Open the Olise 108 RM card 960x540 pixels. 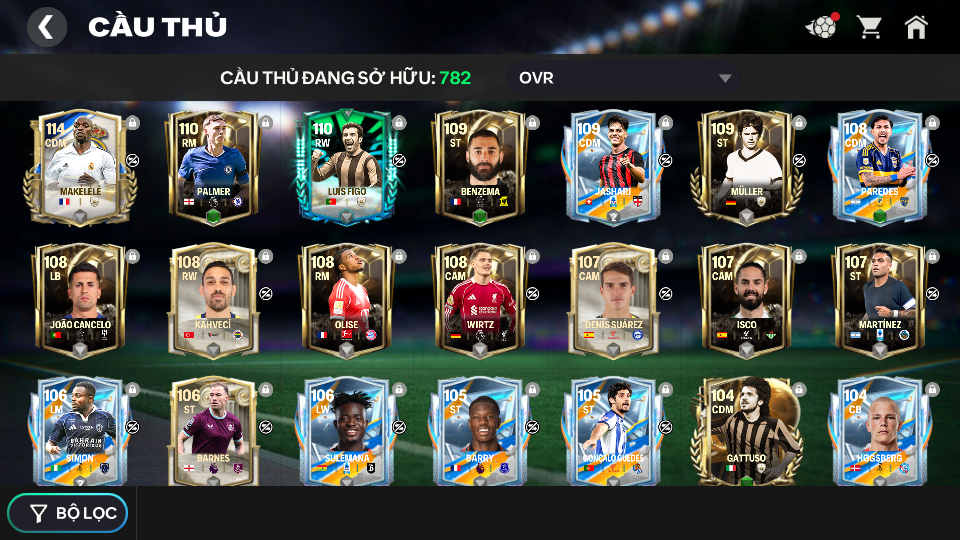tap(346, 300)
